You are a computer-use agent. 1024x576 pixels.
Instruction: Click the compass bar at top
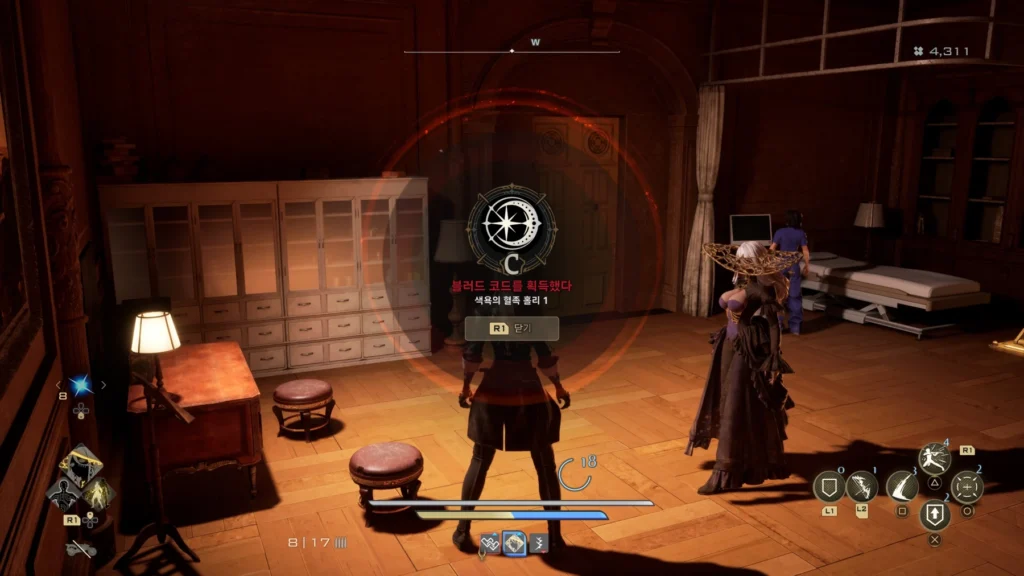(x=512, y=49)
